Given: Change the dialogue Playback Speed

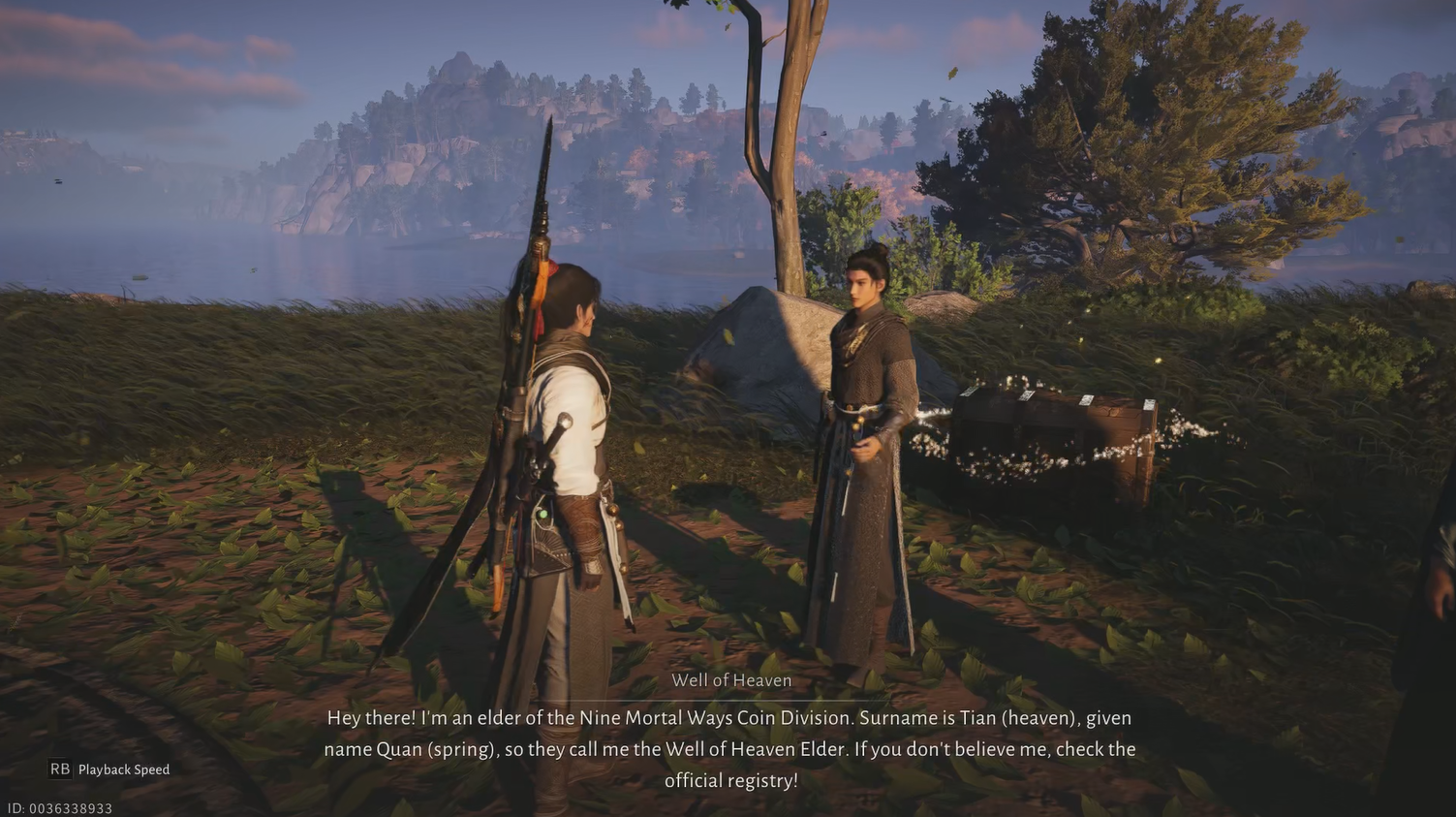Looking at the screenshot, I should [108, 770].
